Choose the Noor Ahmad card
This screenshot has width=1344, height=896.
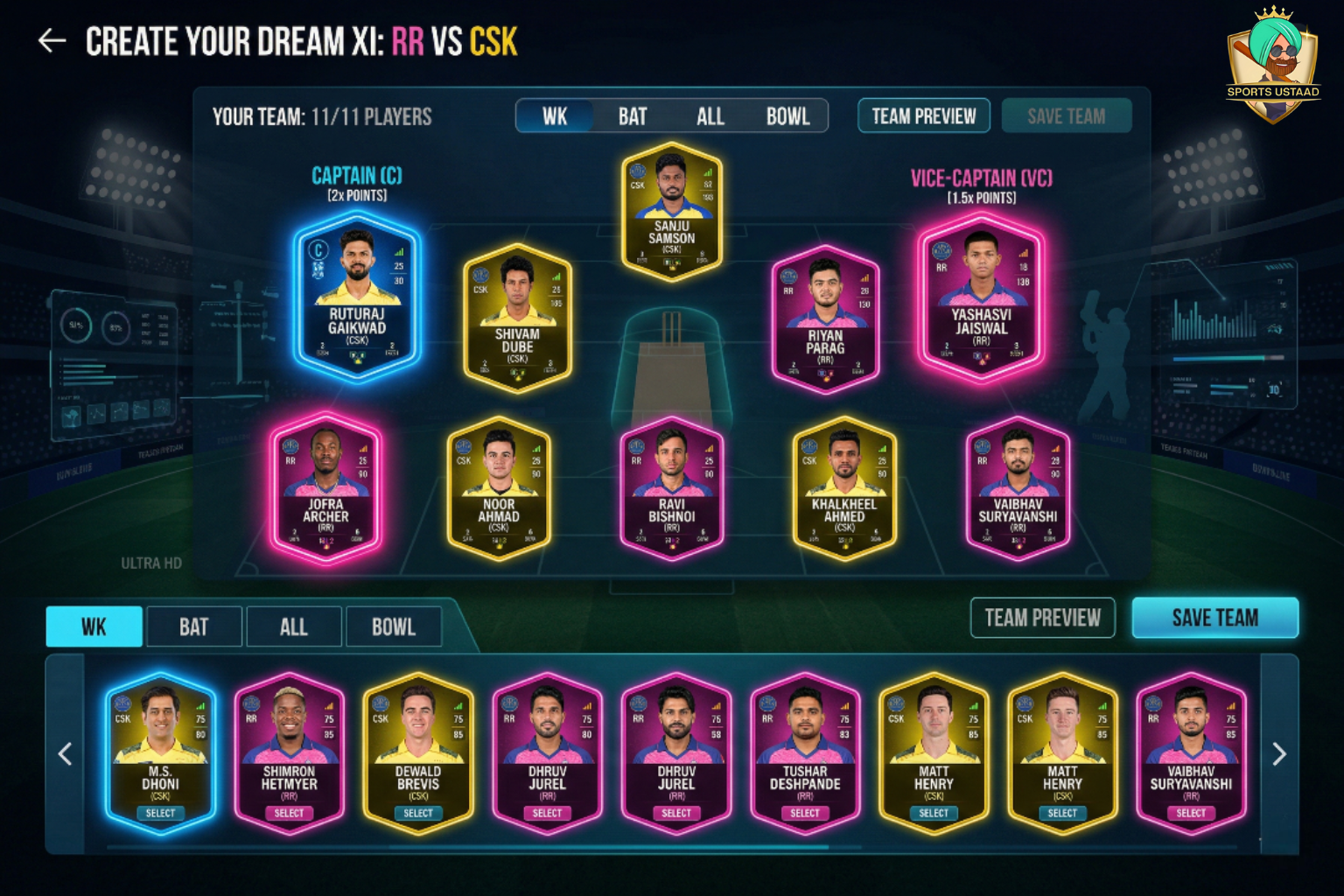499,488
